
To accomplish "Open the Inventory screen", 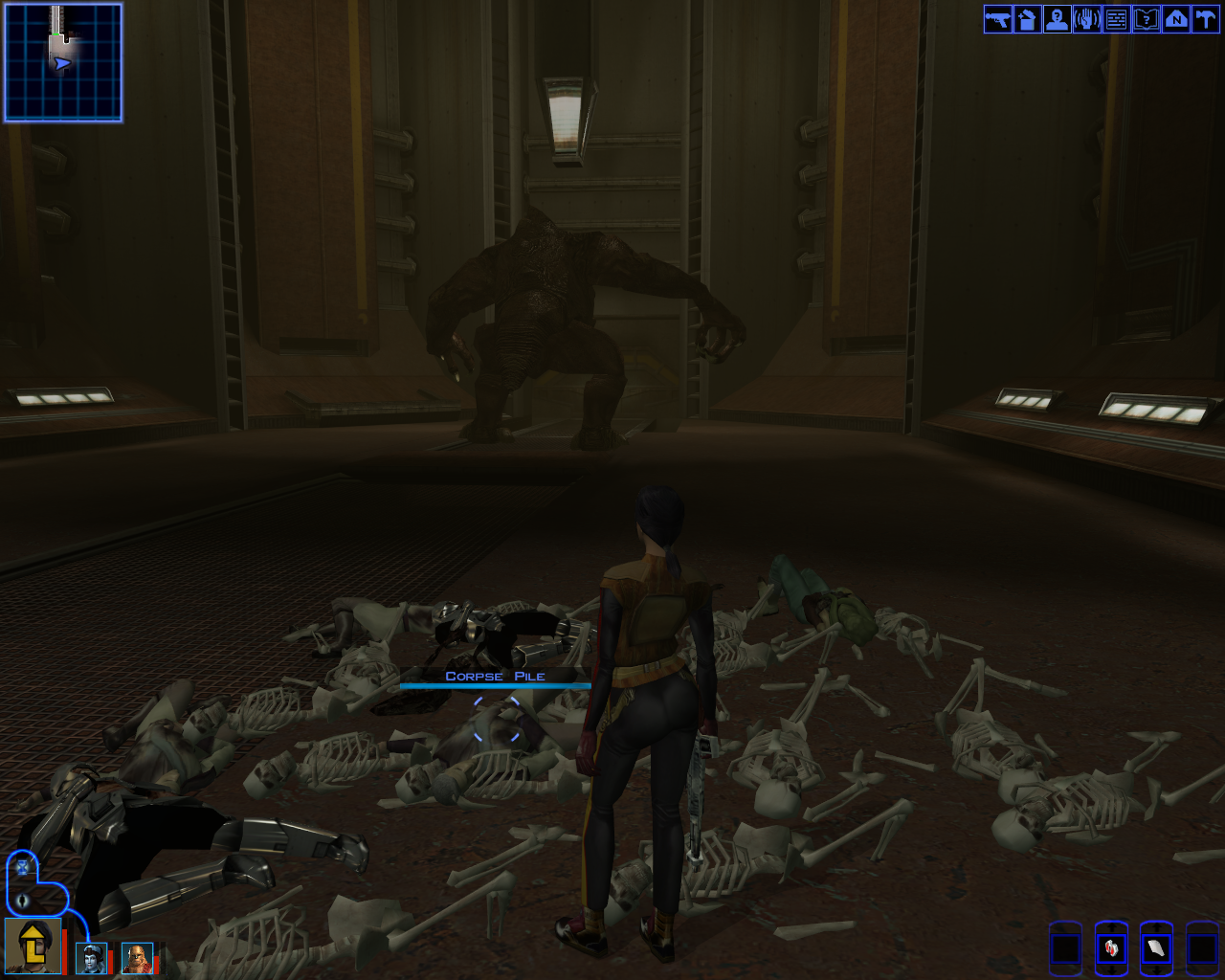I will (x=1026, y=19).
